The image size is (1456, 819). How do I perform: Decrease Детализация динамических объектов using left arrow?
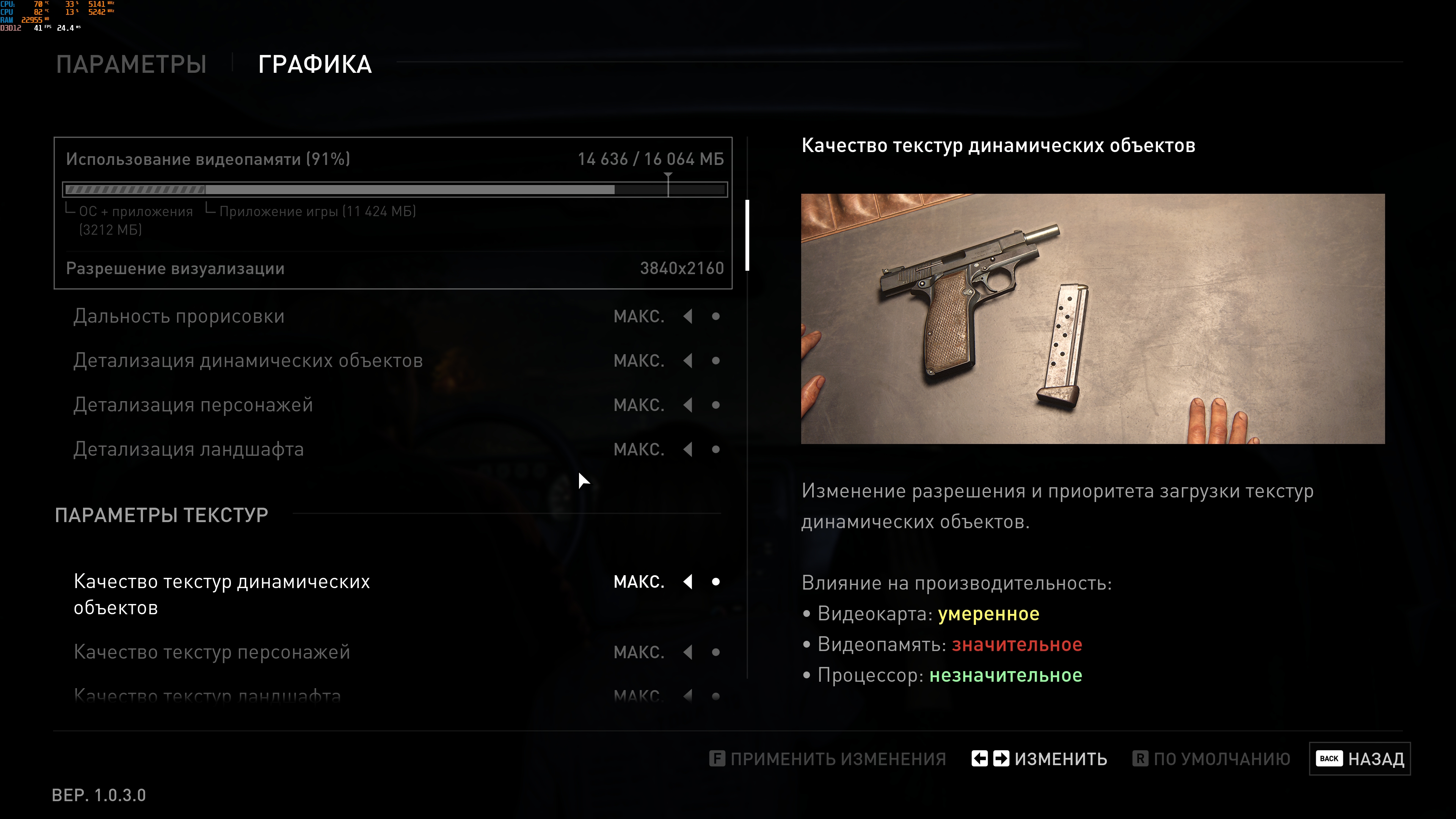tap(688, 361)
